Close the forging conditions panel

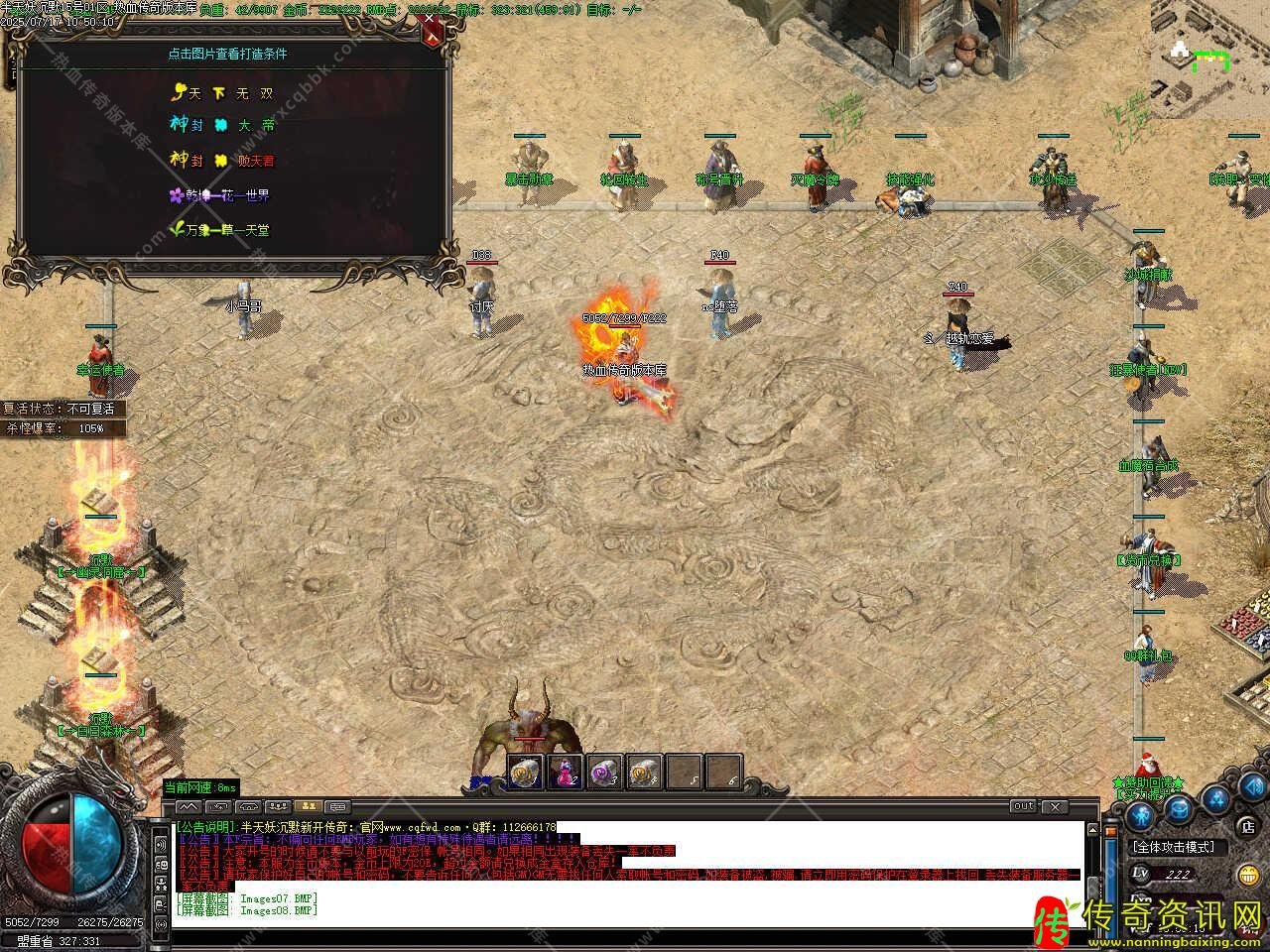(432, 33)
